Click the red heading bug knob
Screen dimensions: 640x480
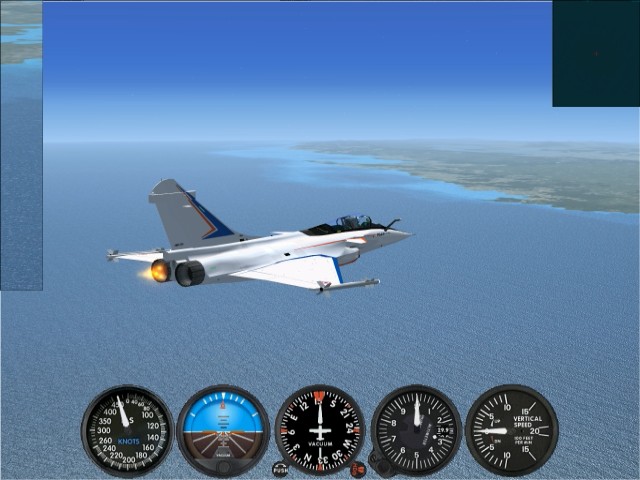coord(358,468)
